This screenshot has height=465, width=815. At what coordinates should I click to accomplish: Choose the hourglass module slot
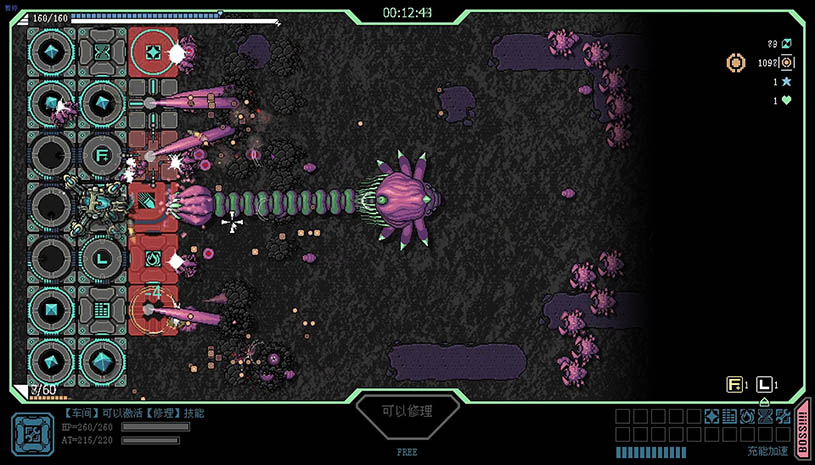[763, 416]
